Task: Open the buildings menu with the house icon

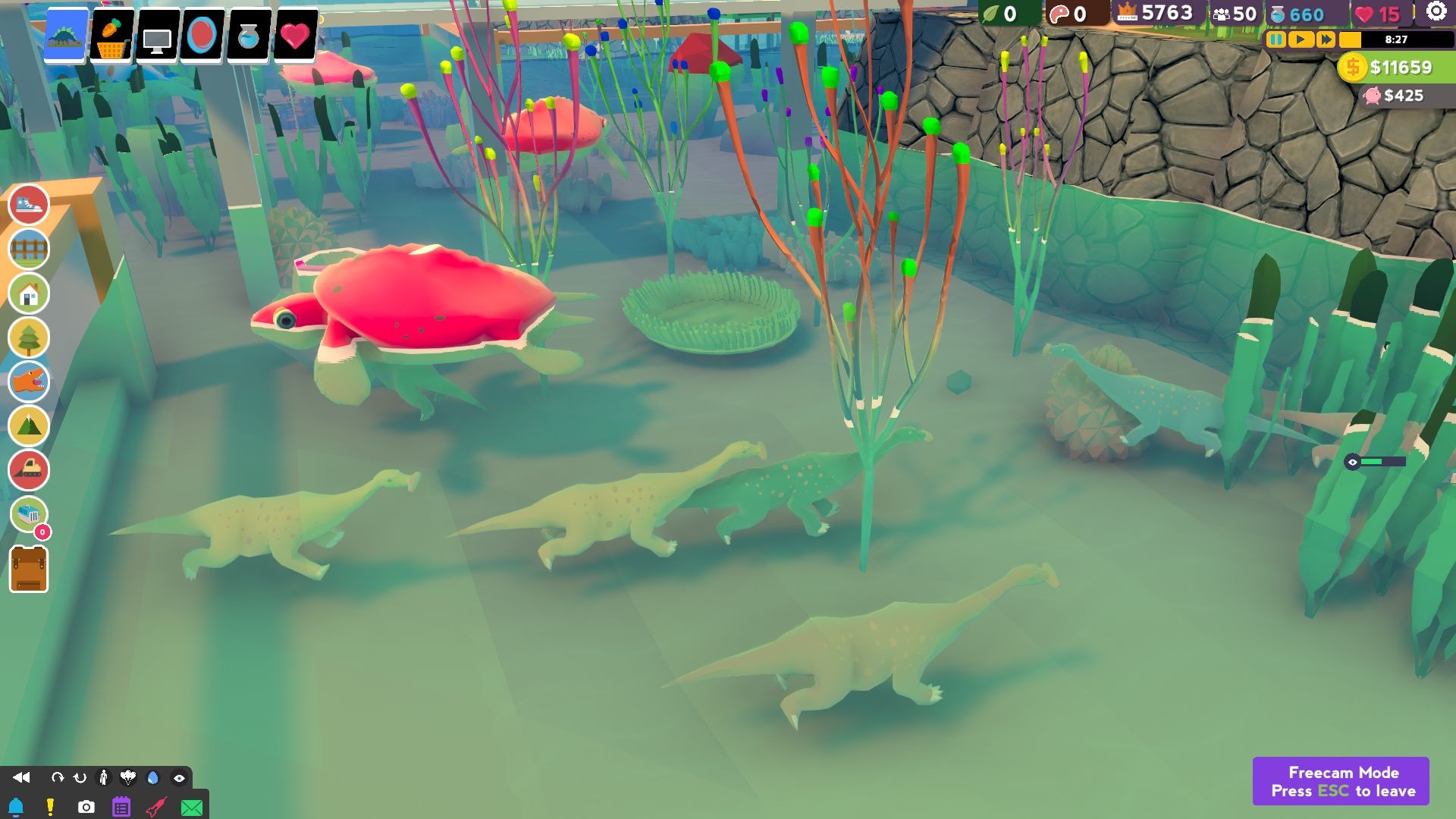Action: 28,293
